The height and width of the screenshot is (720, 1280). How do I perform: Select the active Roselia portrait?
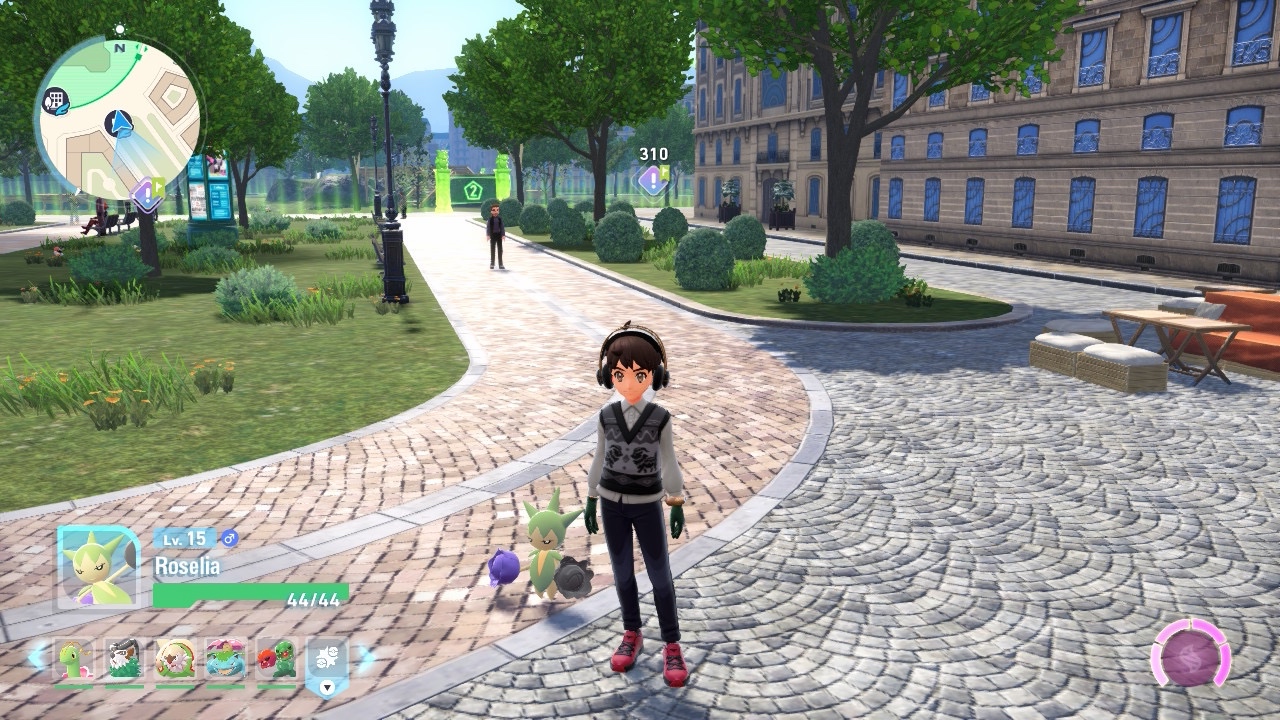(98, 566)
